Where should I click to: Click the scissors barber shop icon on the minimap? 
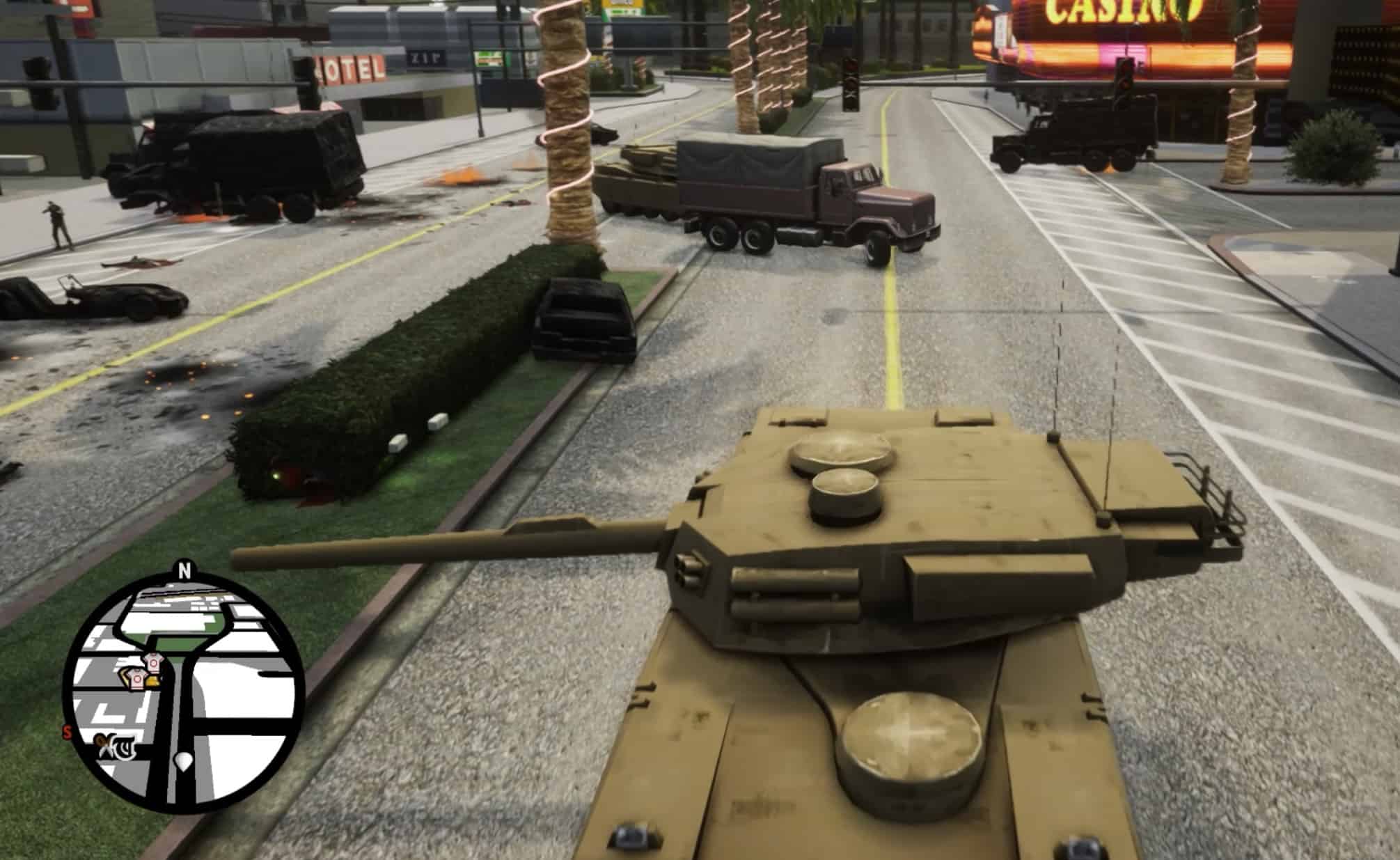(105, 744)
